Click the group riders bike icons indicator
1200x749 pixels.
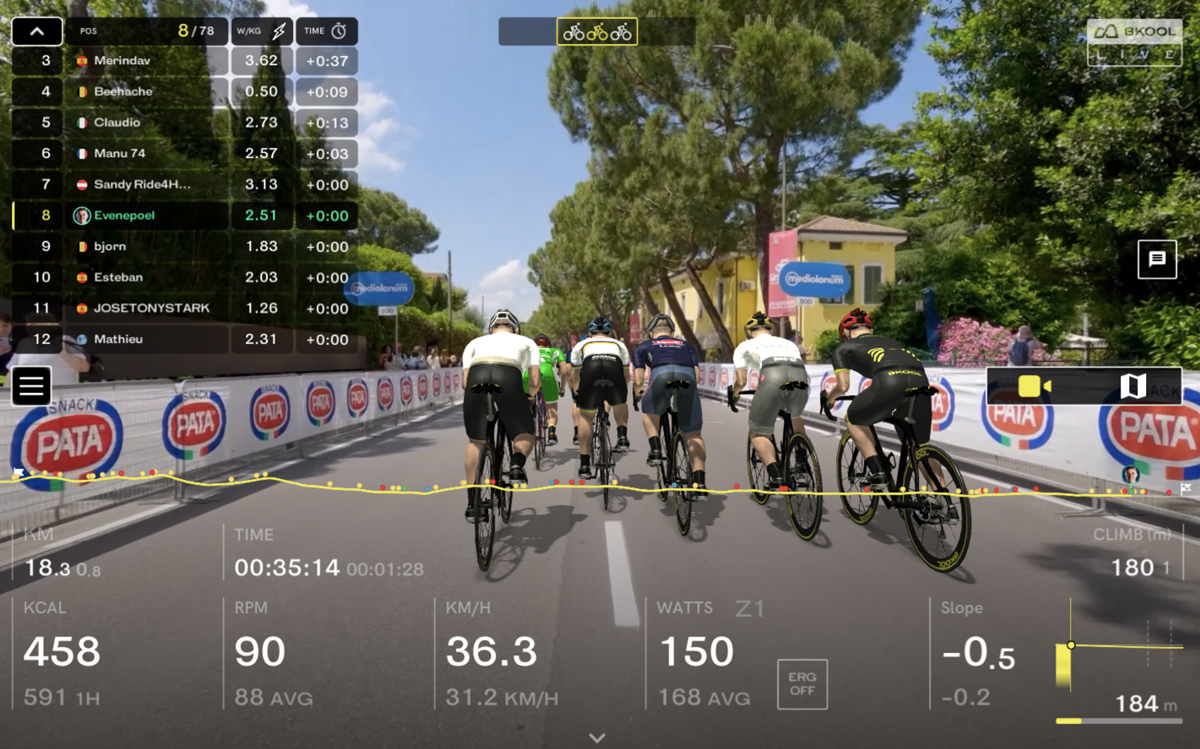click(x=597, y=32)
